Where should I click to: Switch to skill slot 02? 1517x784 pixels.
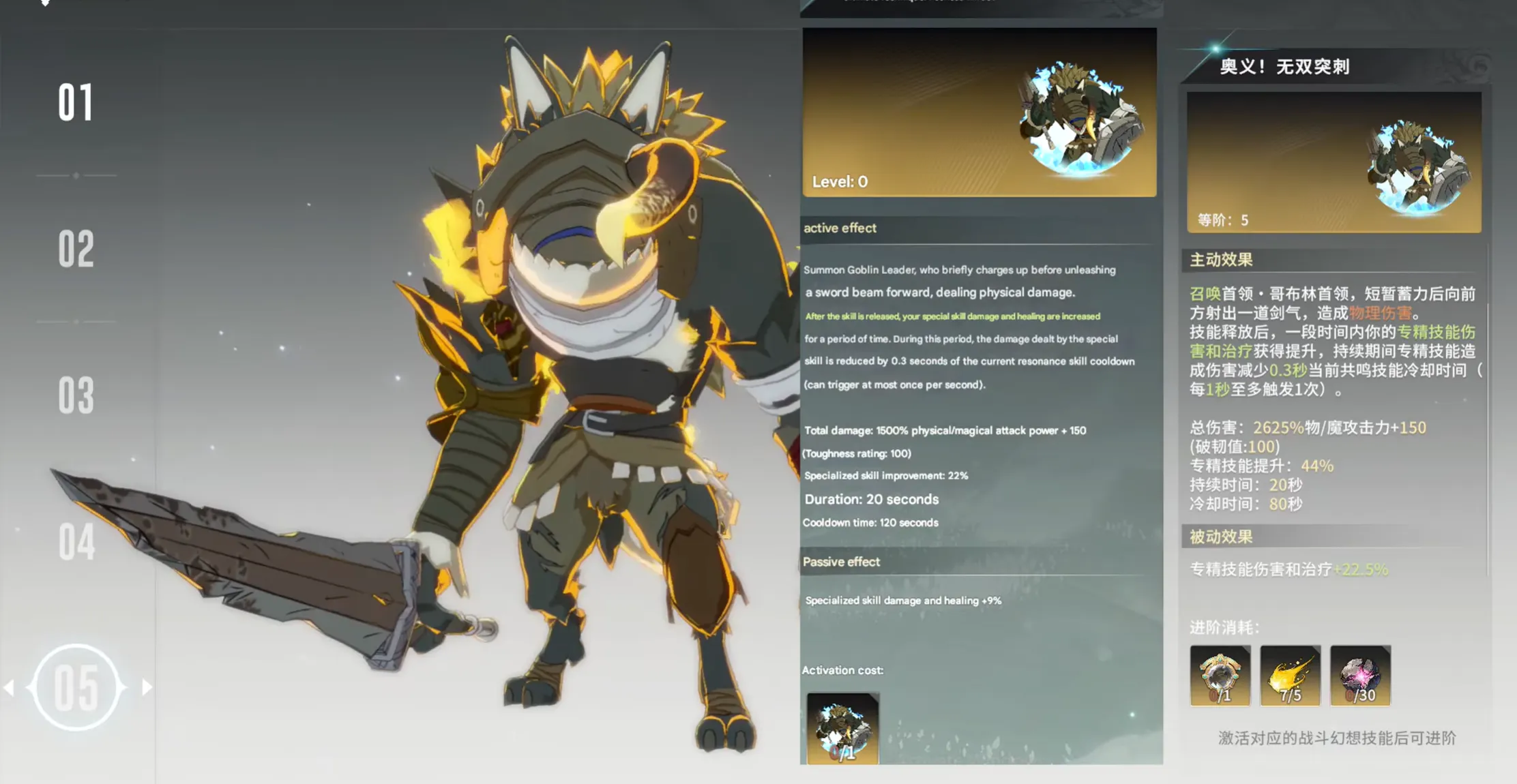[x=77, y=250]
